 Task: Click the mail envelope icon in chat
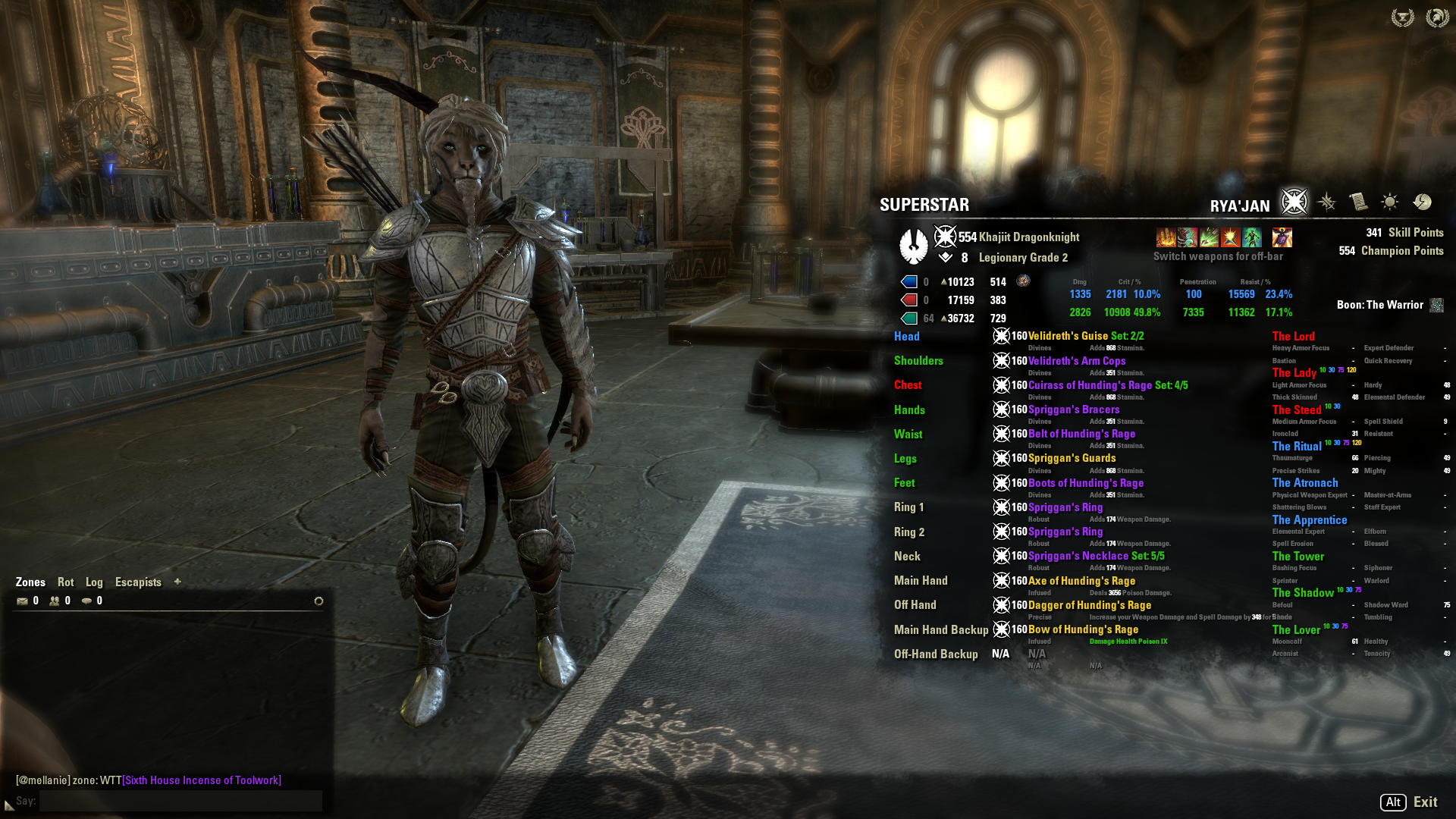point(23,601)
